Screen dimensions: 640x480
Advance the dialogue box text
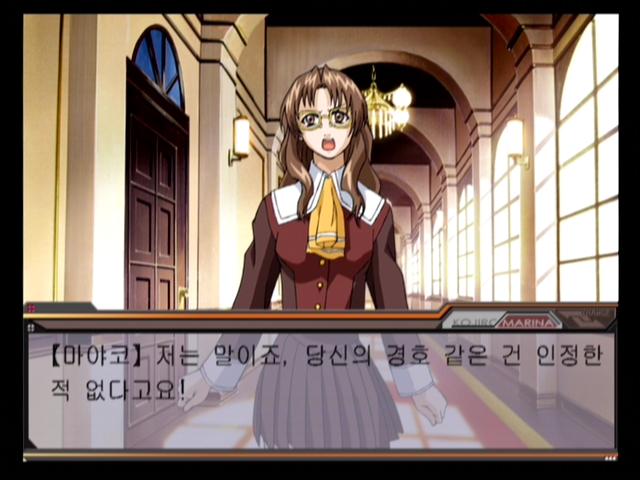click(x=320, y=388)
